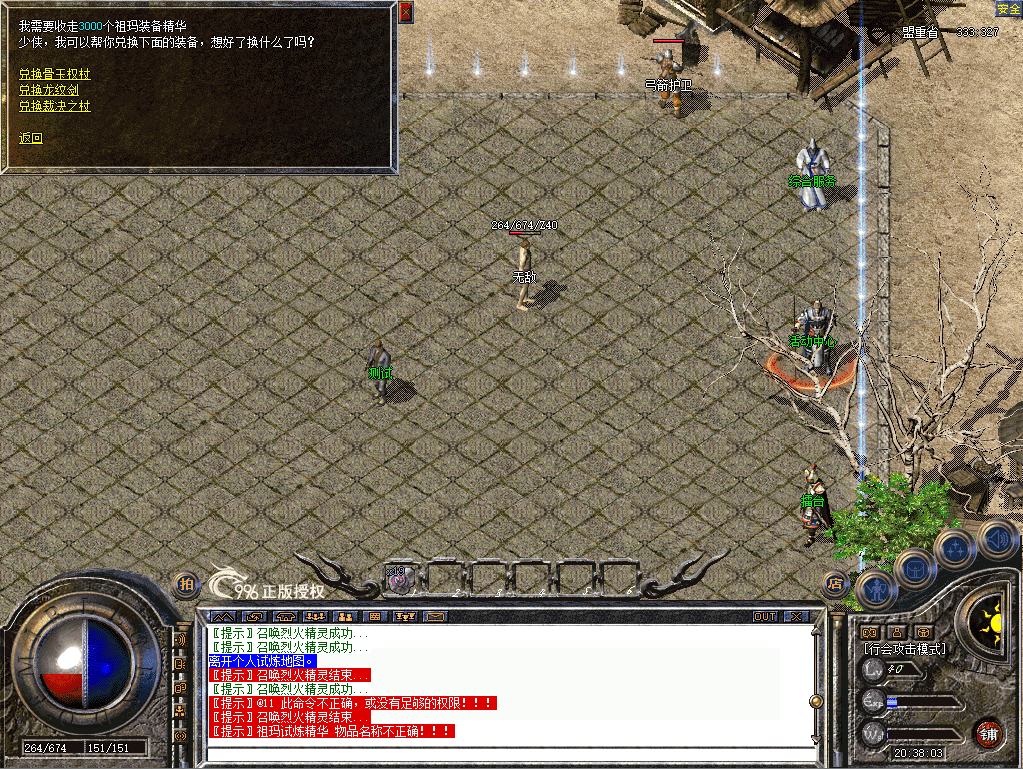Click the 安全 safe-zone indicator
This screenshot has height=769, width=1023.
(1008, 8)
